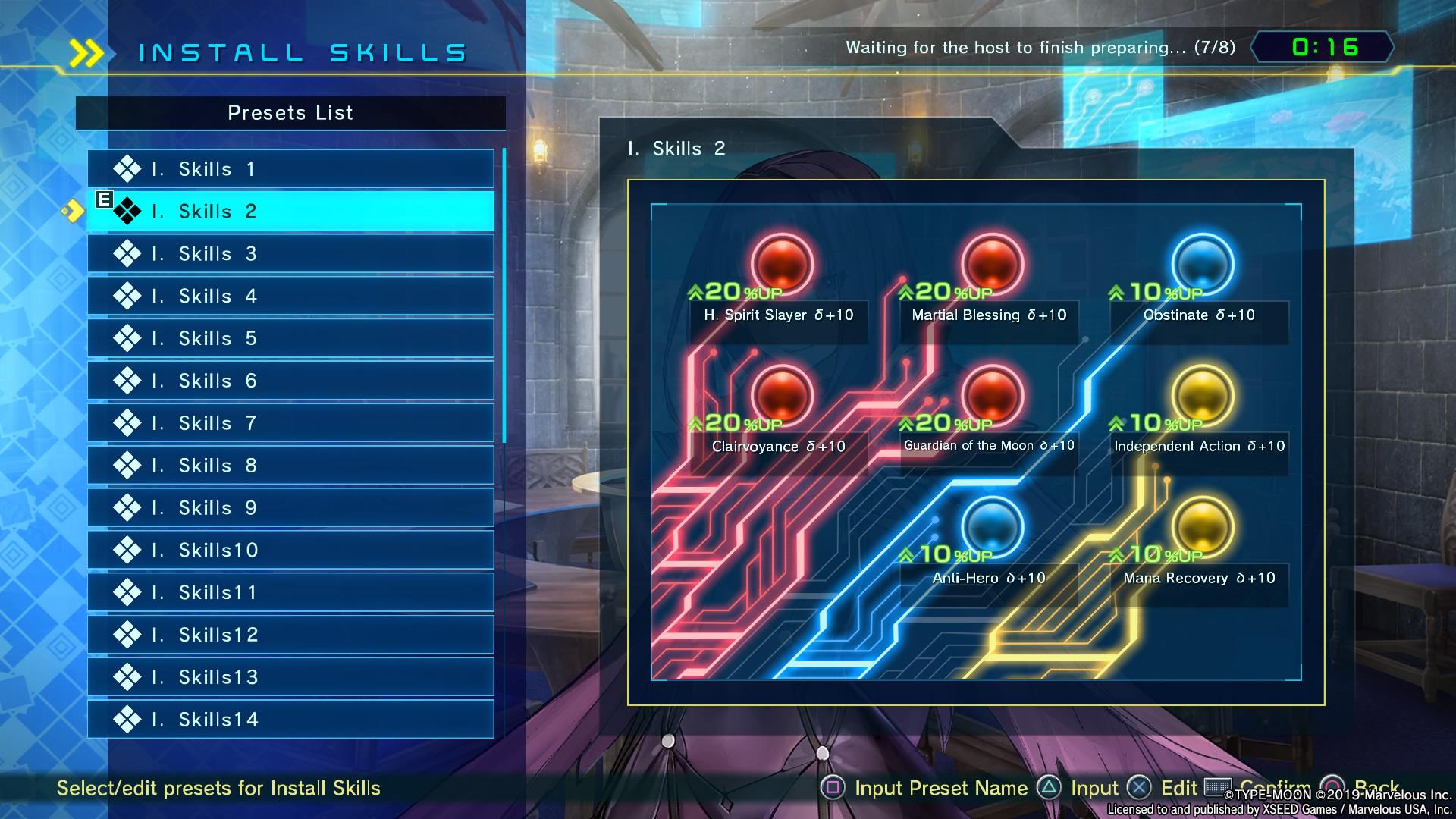Click the preset list scrollbar
This screenshot has height=819, width=1456.
[504, 296]
